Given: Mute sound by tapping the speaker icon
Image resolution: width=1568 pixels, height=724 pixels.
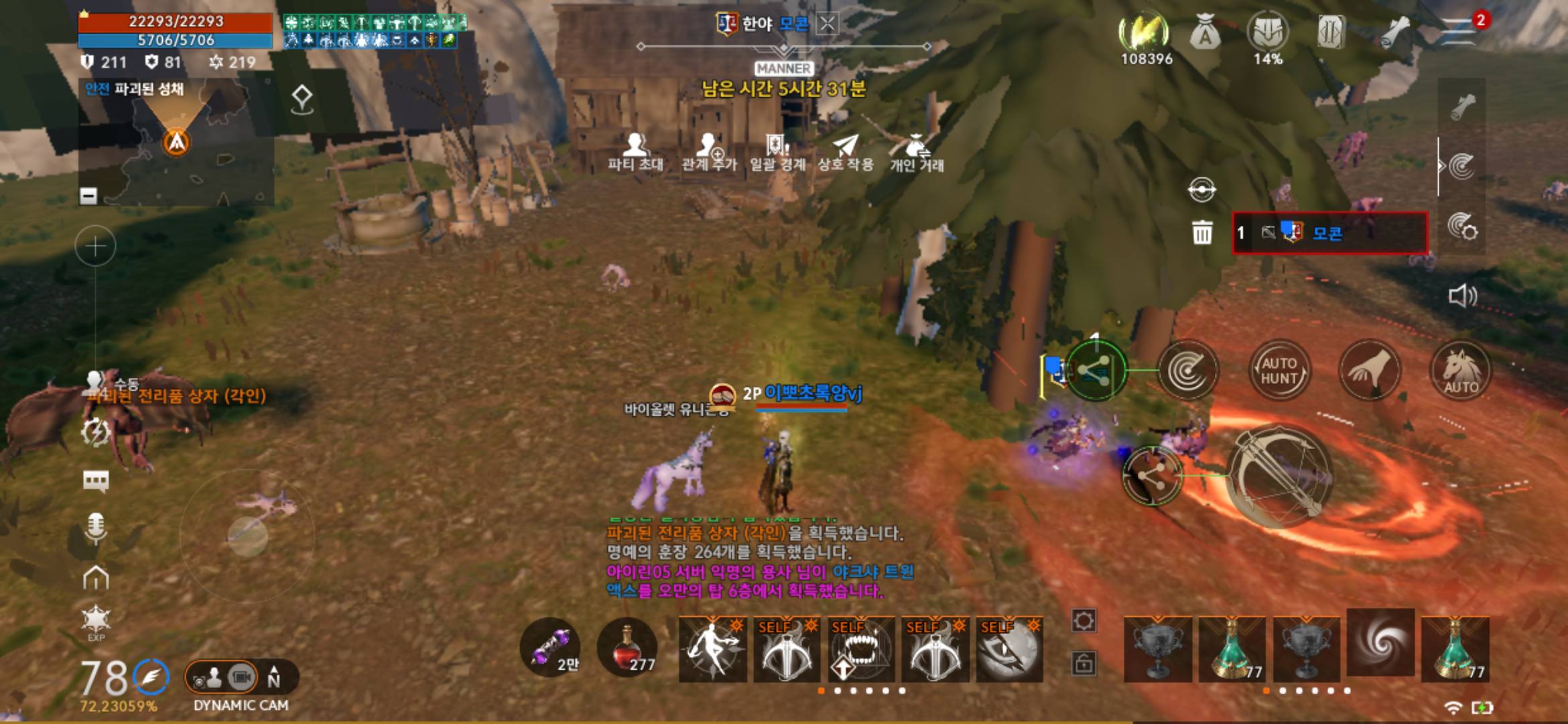Looking at the screenshot, I should [x=1462, y=296].
